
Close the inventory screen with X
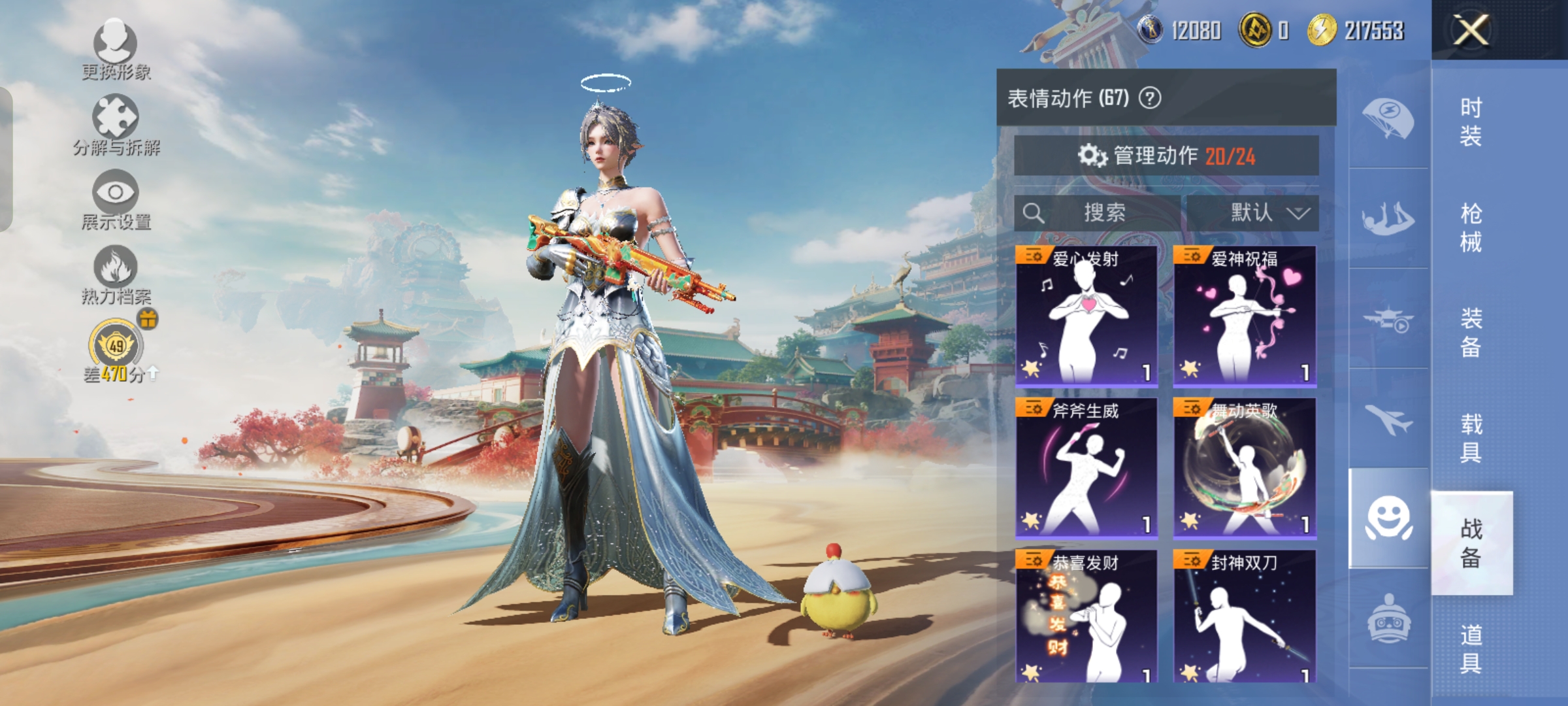click(x=1471, y=30)
